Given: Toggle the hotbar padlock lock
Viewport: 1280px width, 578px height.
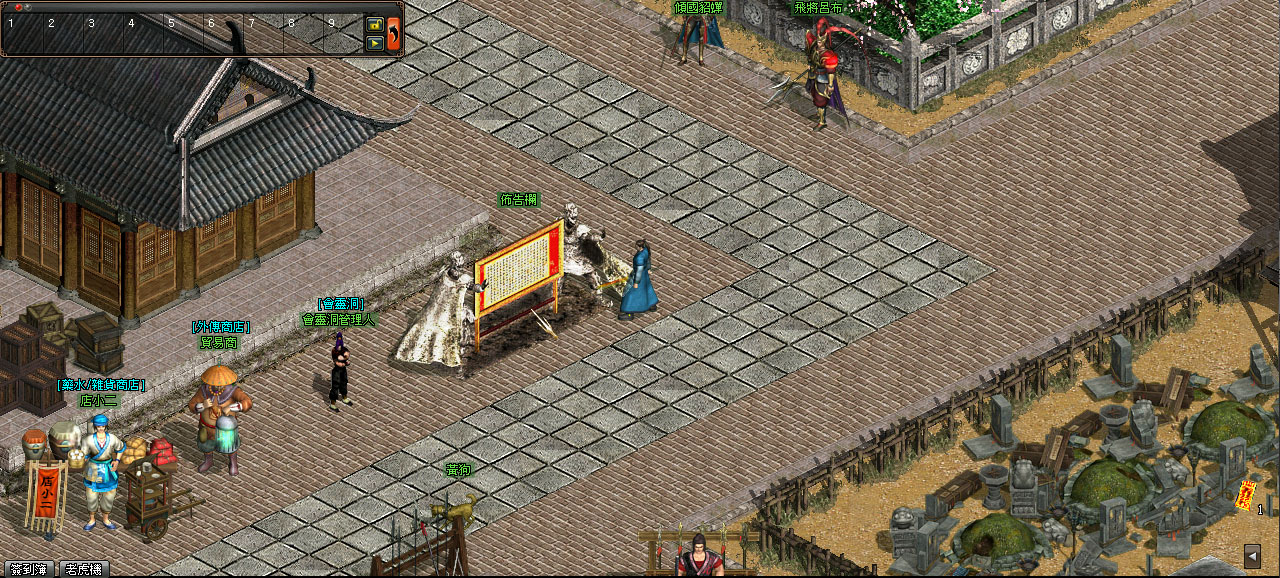Looking at the screenshot, I should click(x=375, y=24).
